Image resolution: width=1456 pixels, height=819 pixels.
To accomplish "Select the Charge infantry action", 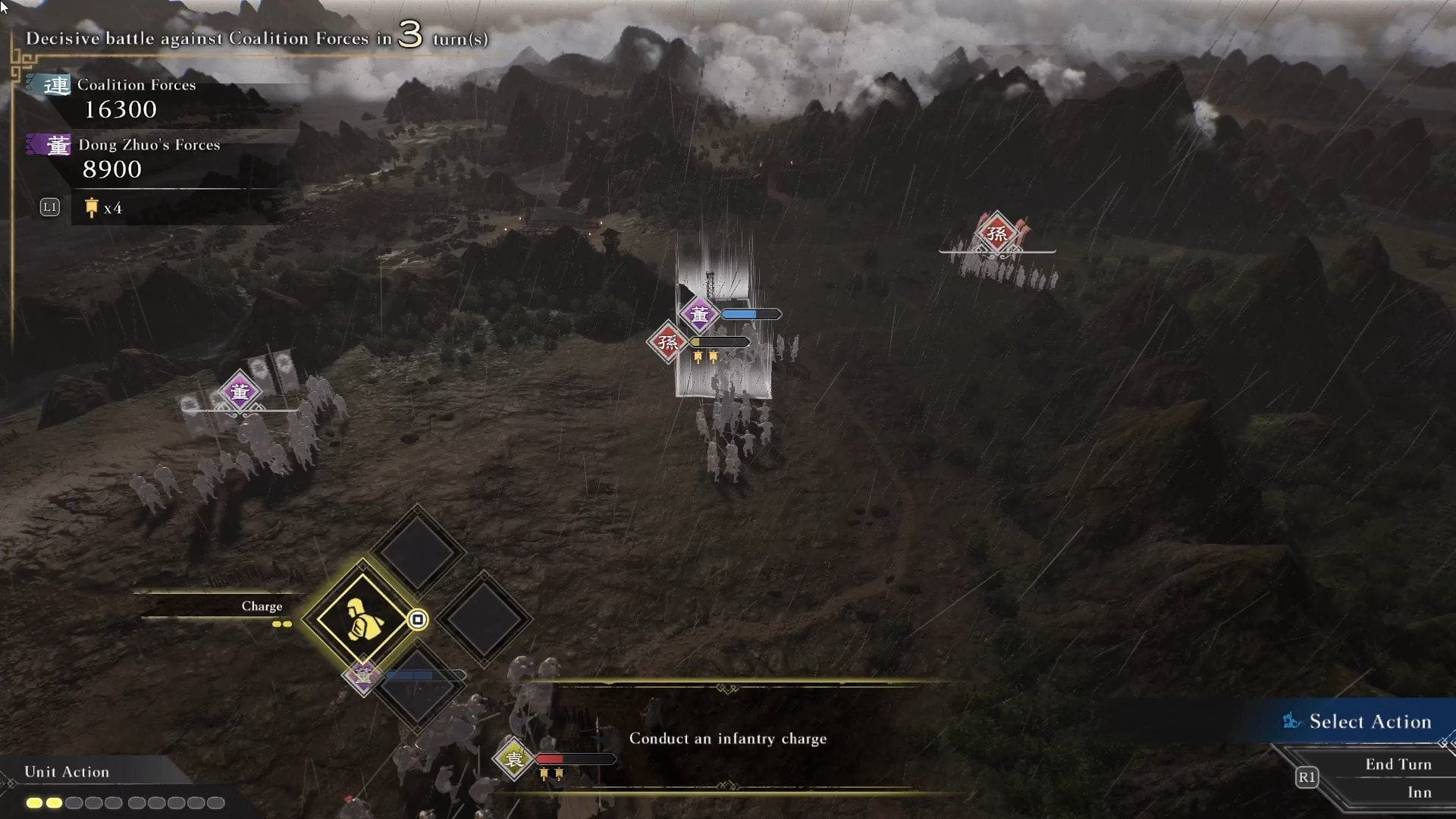I will (x=362, y=619).
